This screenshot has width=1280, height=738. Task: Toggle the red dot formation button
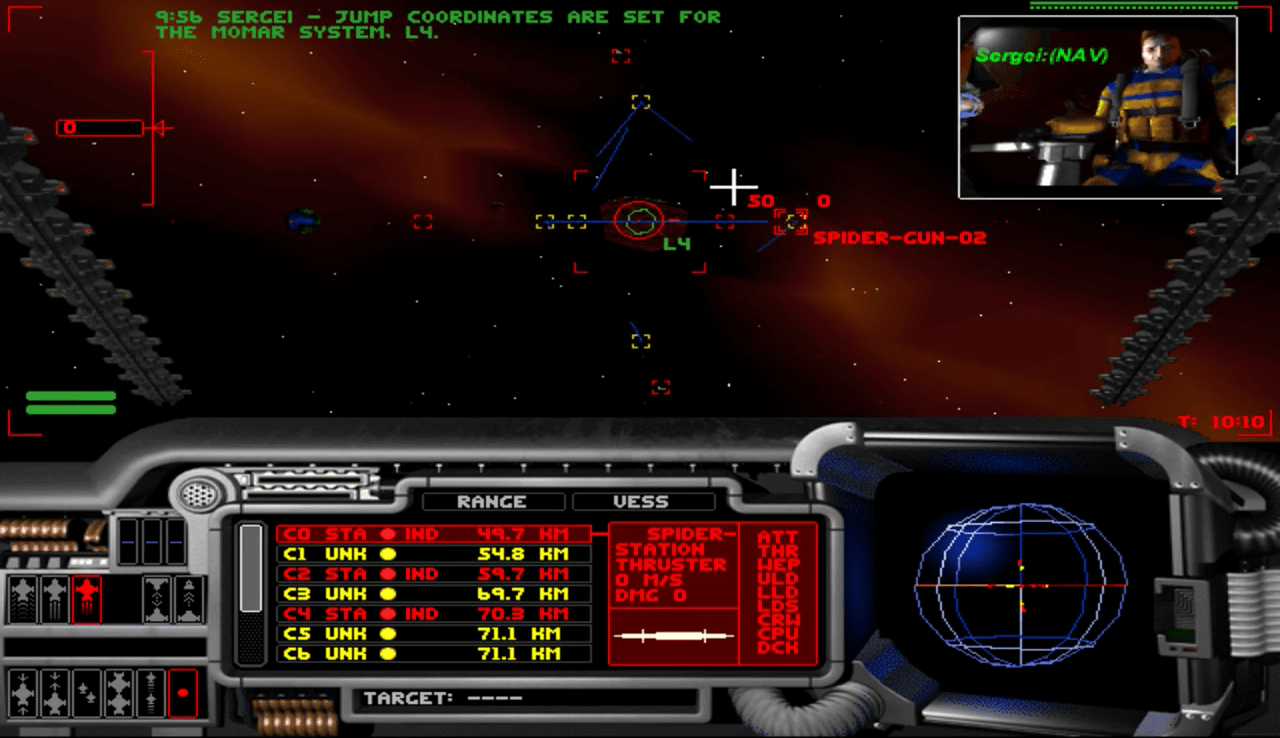(x=183, y=693)
